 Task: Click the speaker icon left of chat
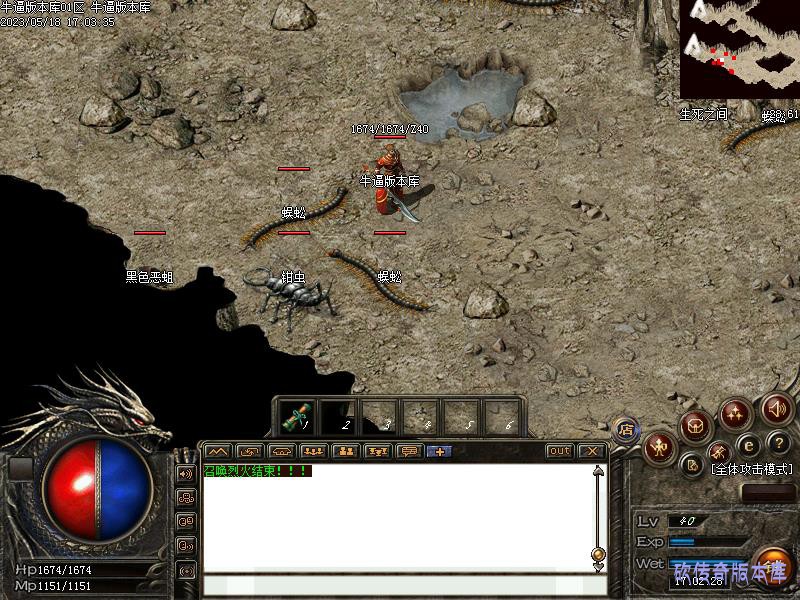[186, 473]
